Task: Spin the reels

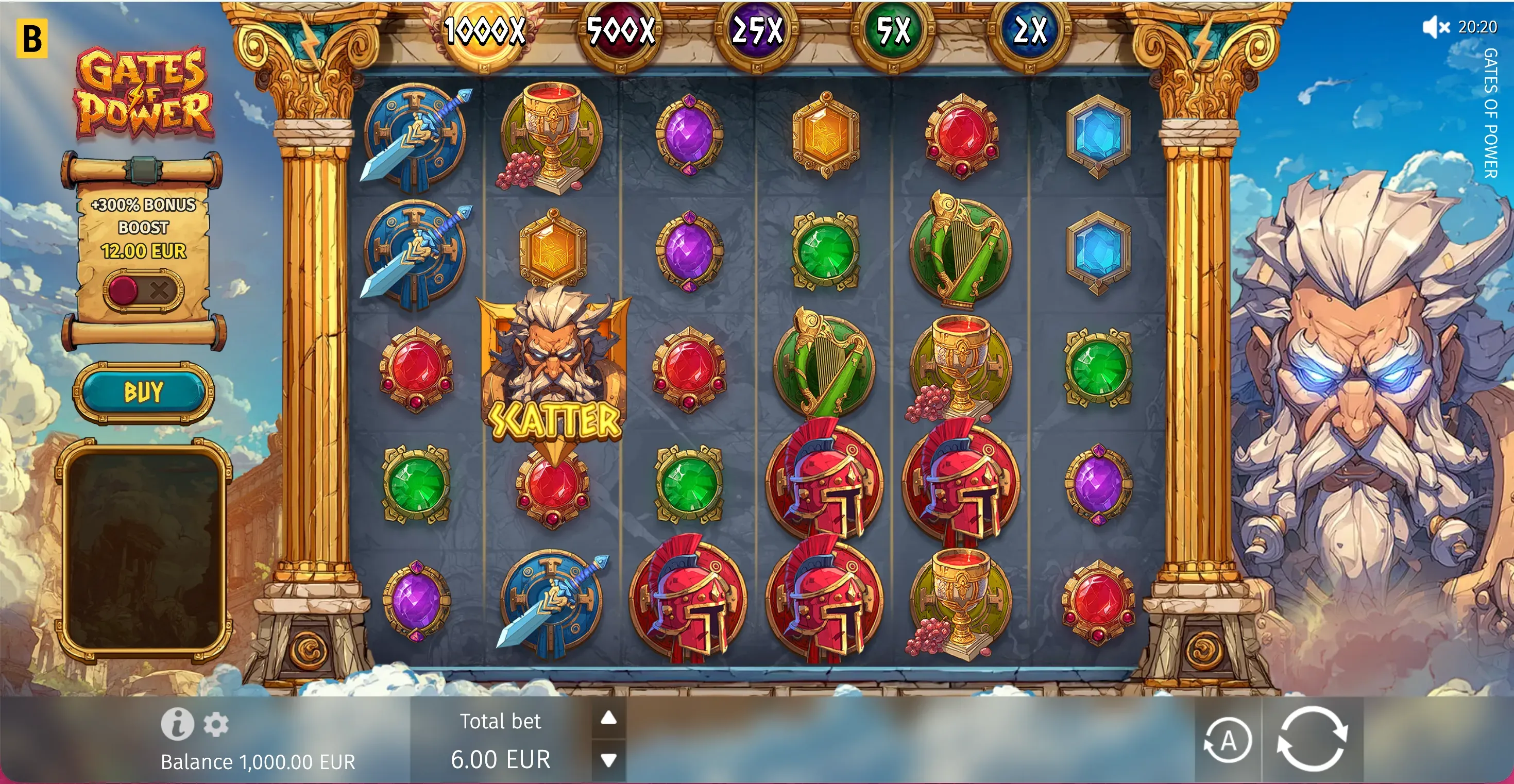Action: (x=1312, y=739)
